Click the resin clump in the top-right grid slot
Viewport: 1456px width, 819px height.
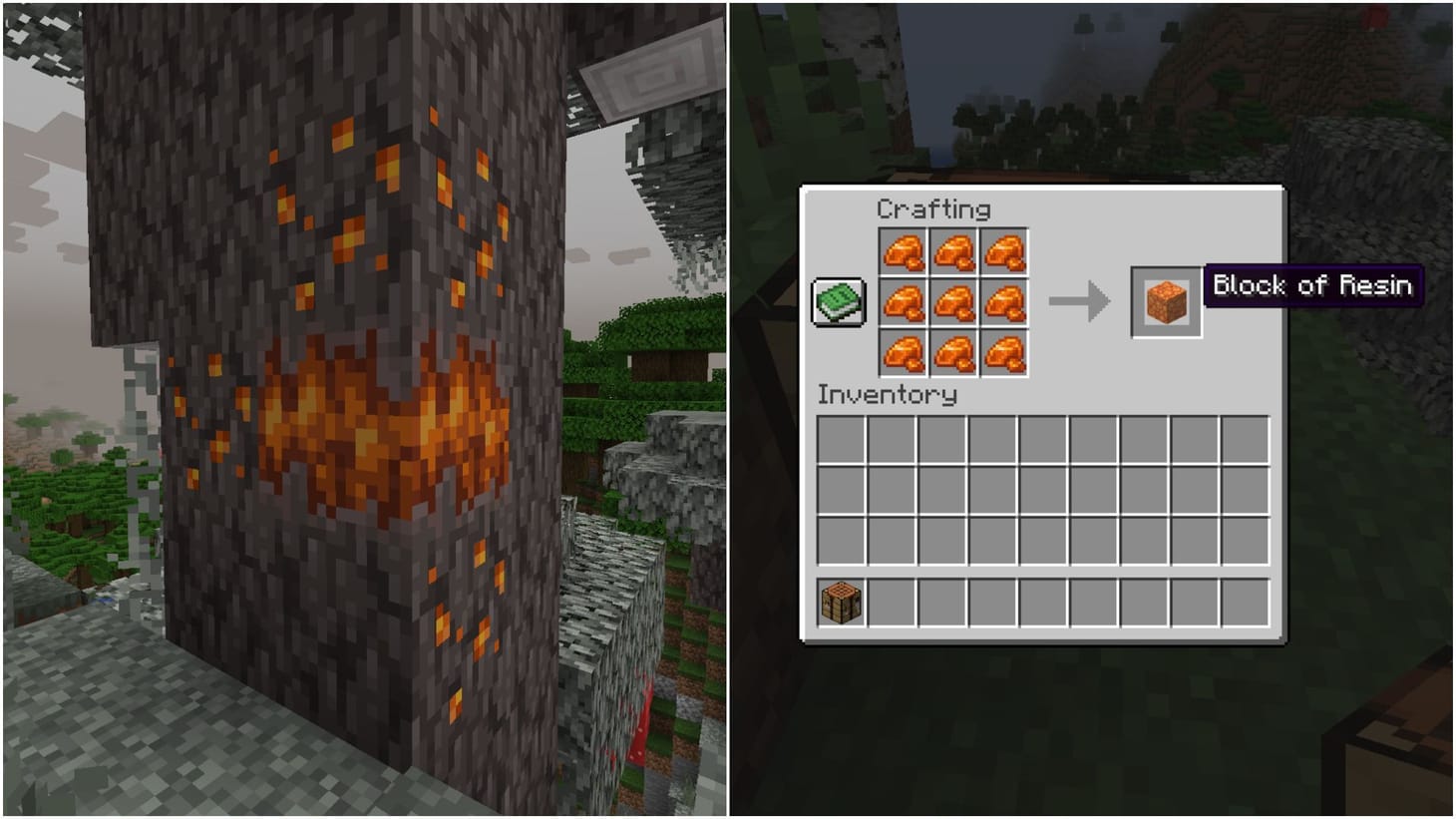pos(1005,252)
